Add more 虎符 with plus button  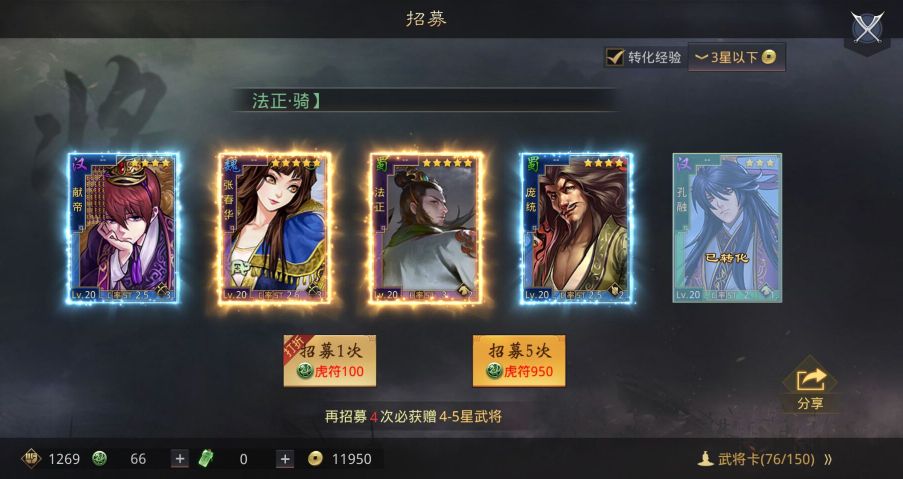pos(180,459)
